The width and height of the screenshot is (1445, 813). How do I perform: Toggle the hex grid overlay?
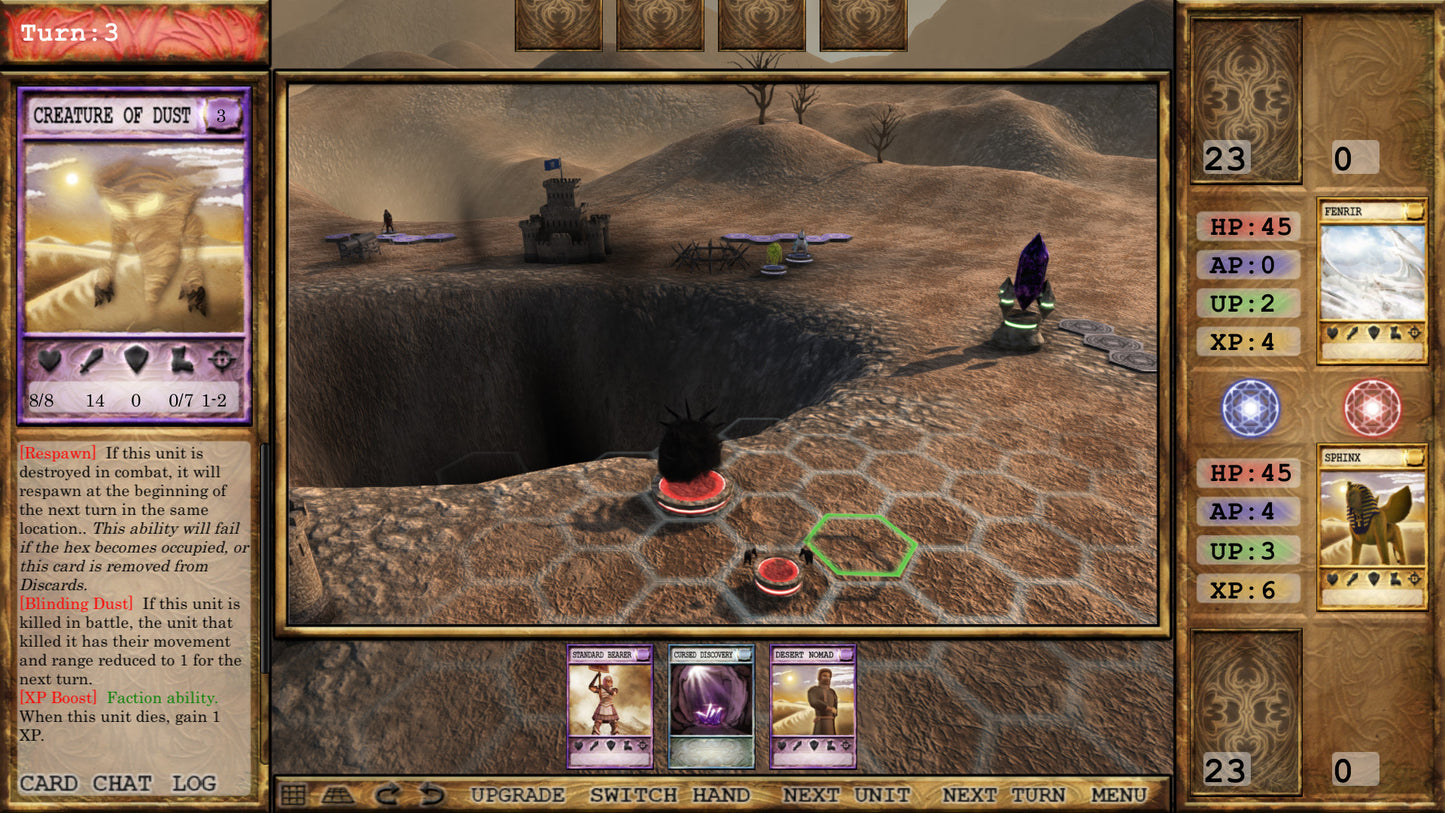pyautogui.click(x=293, y=796)
